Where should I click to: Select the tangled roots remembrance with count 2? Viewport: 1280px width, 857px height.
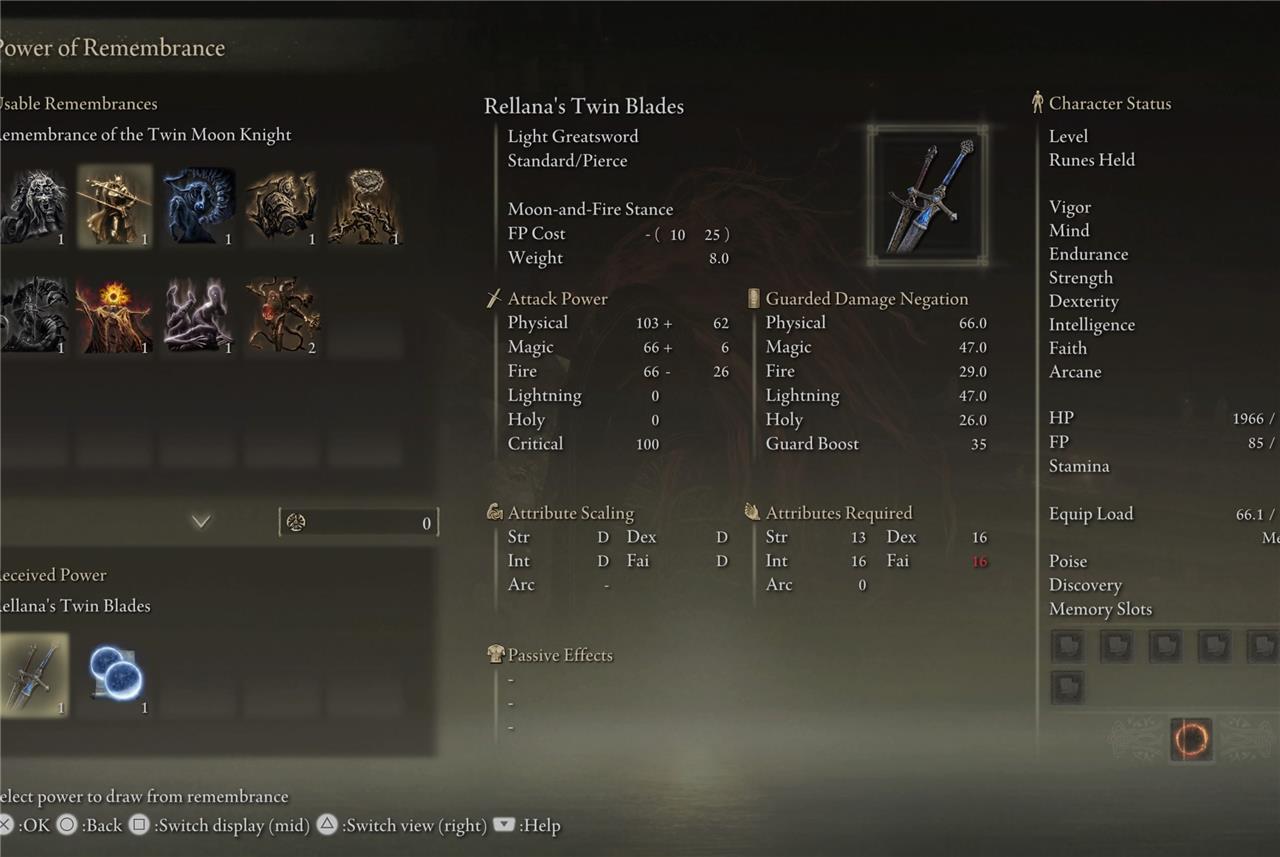click(x=282, y=316)
